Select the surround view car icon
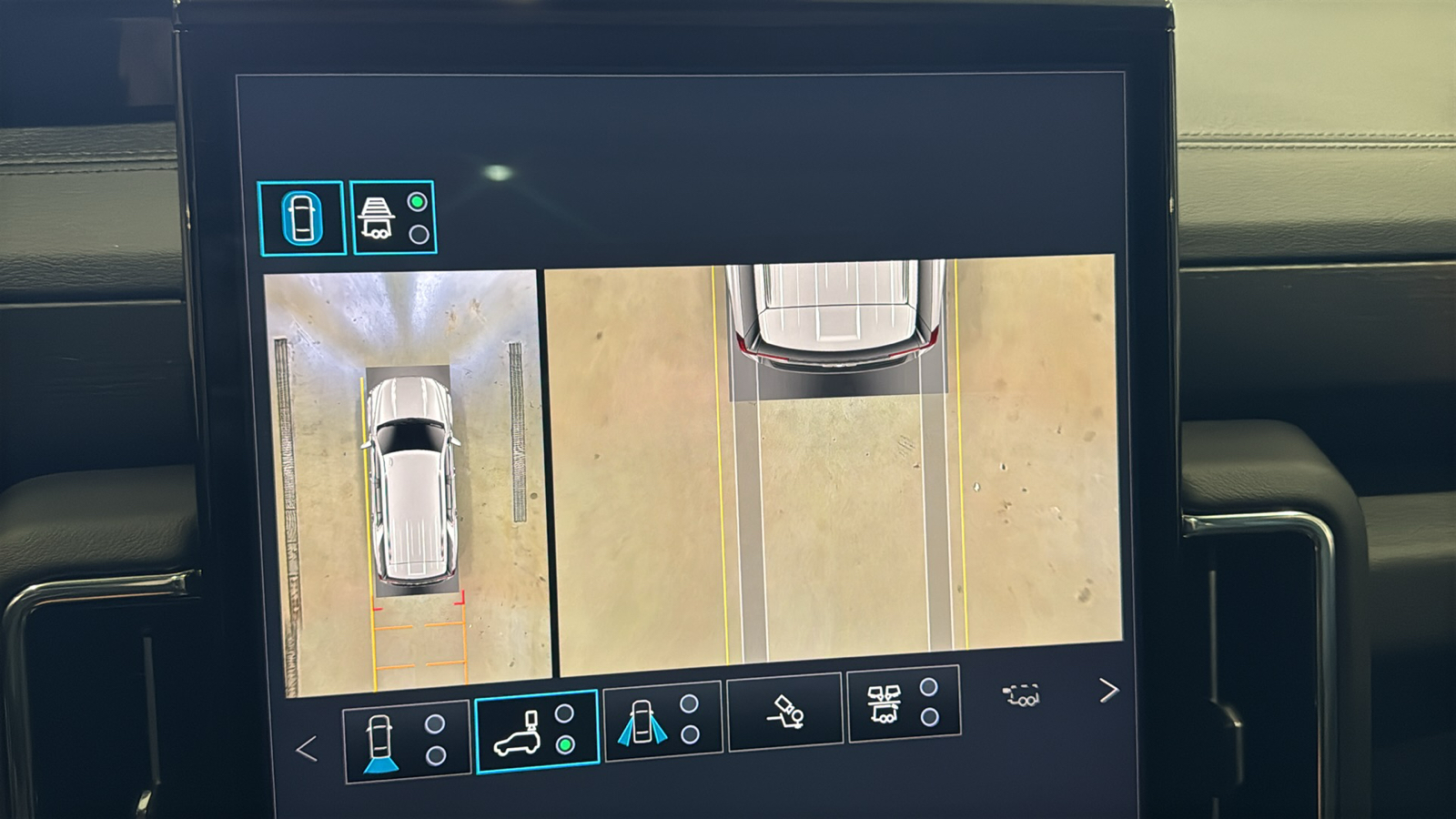This screenshot has width=1456, height=819. [x=301, y=218]
